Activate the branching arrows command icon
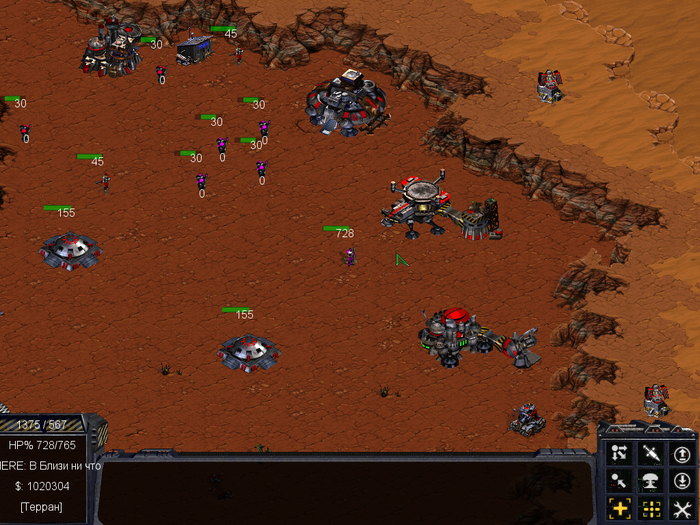Screen dimensions: 700x525 [619, 454]
